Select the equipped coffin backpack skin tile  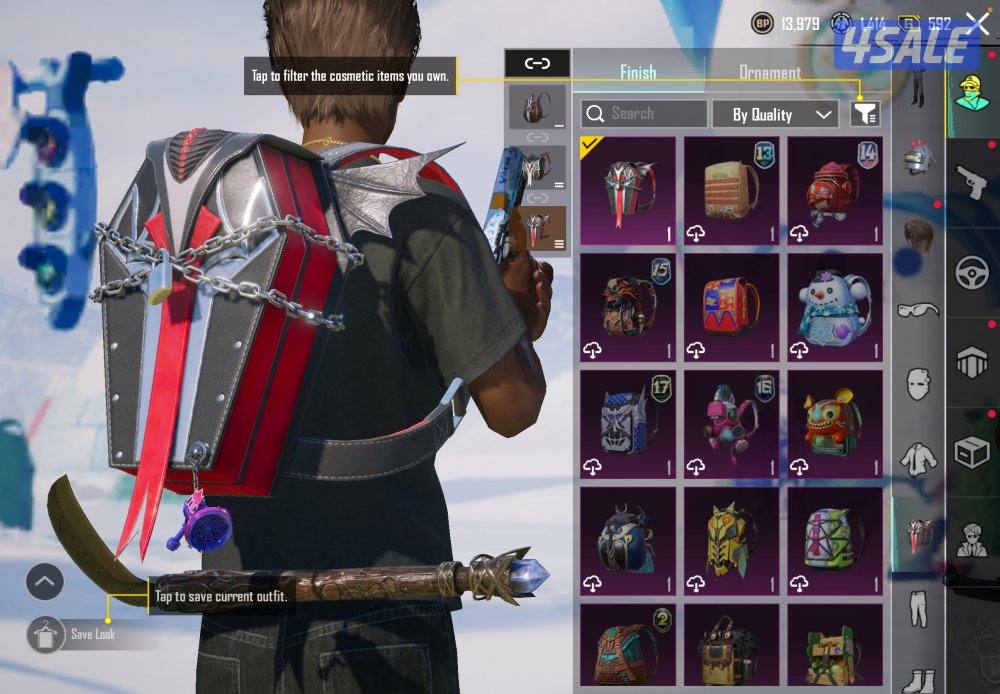628,191
